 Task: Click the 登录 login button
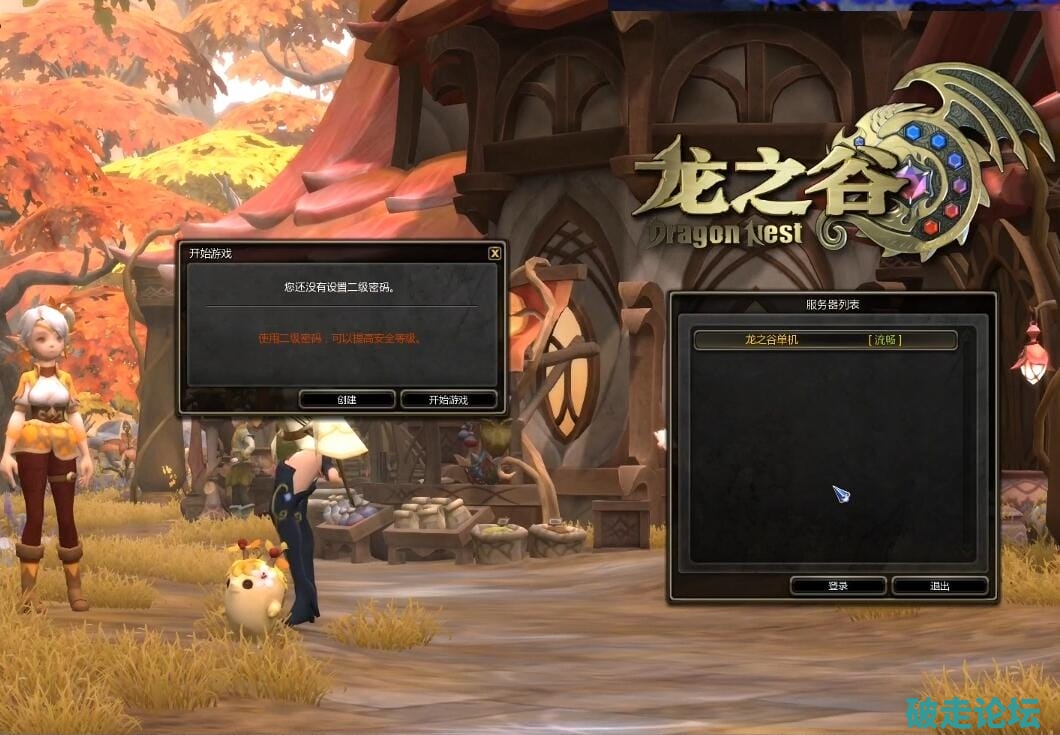[x=838, y=586]
